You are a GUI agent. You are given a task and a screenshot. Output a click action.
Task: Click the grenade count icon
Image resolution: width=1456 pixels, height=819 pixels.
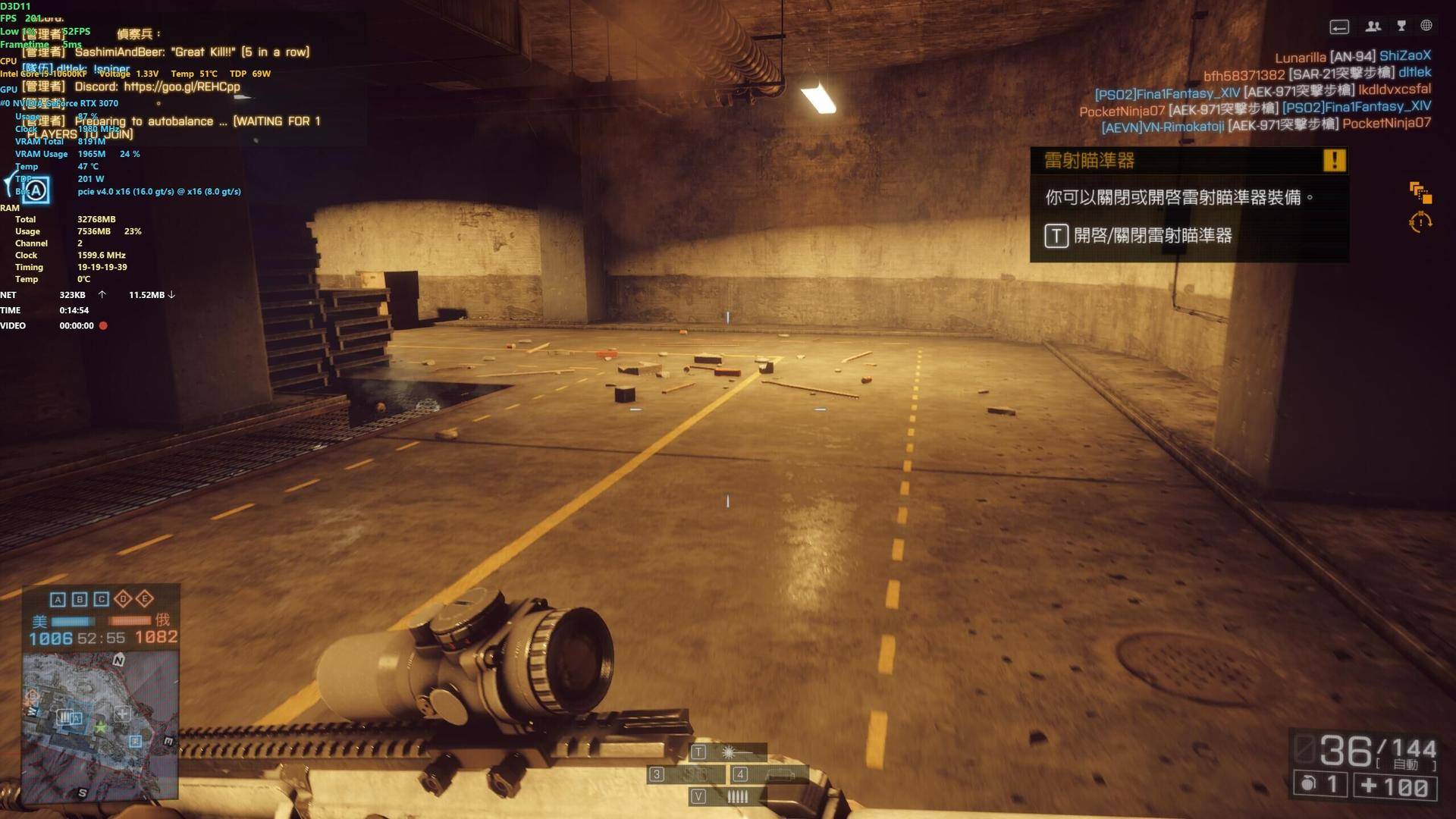pyautogui.click(x=1319, y=785)
